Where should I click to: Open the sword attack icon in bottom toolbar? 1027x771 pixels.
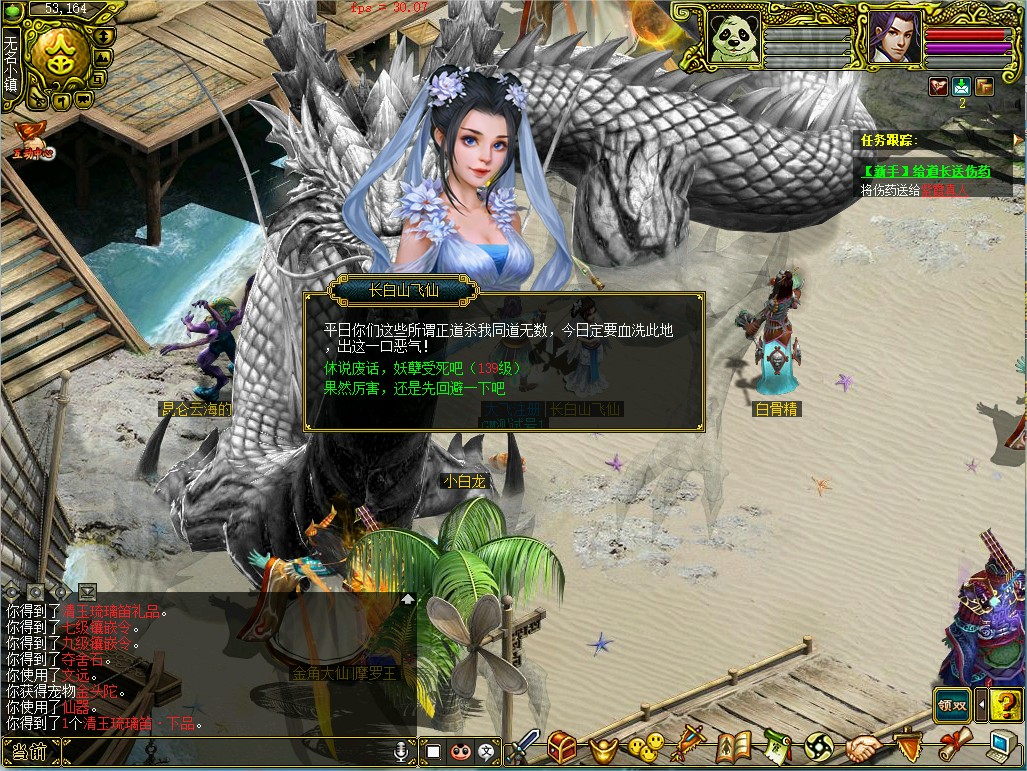tap(525, 748)
